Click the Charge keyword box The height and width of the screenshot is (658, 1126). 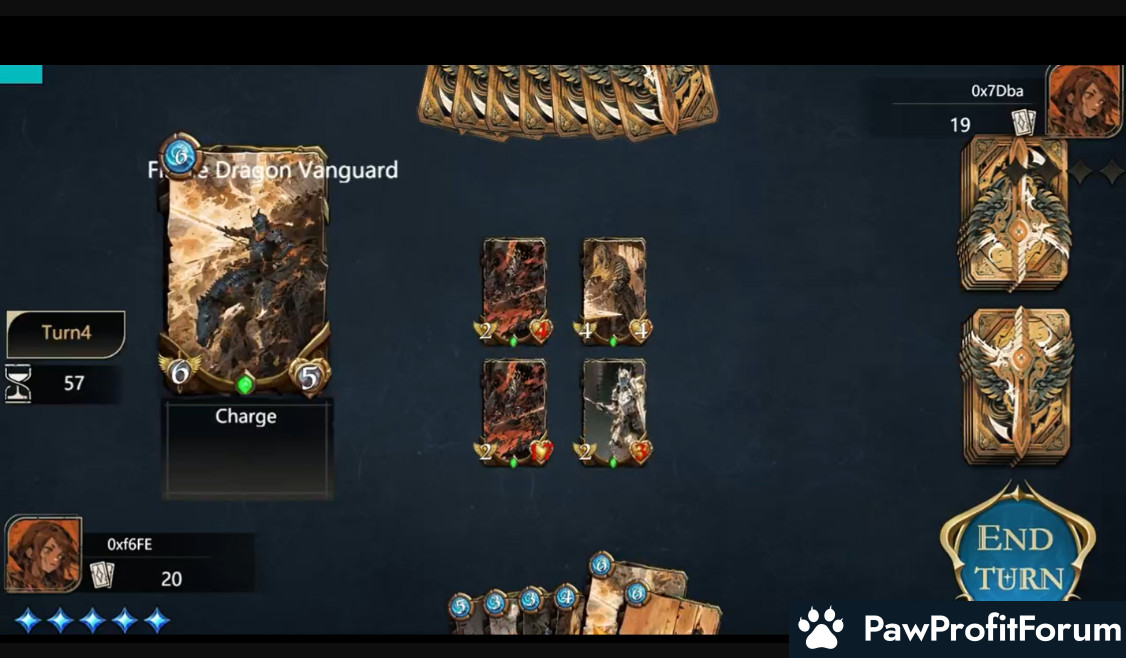246,448
